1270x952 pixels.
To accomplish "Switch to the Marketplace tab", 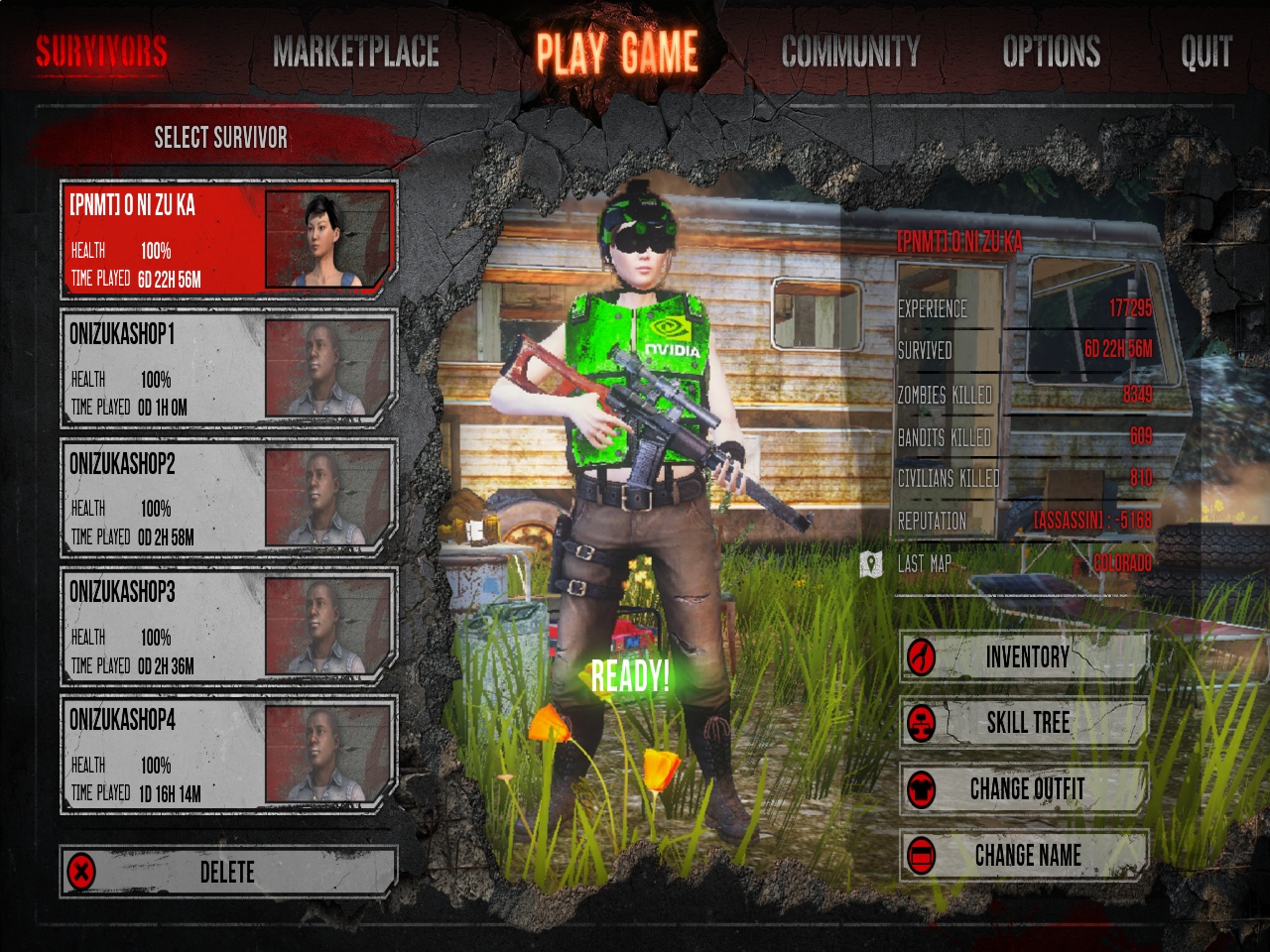I will [x=356, y=52].
